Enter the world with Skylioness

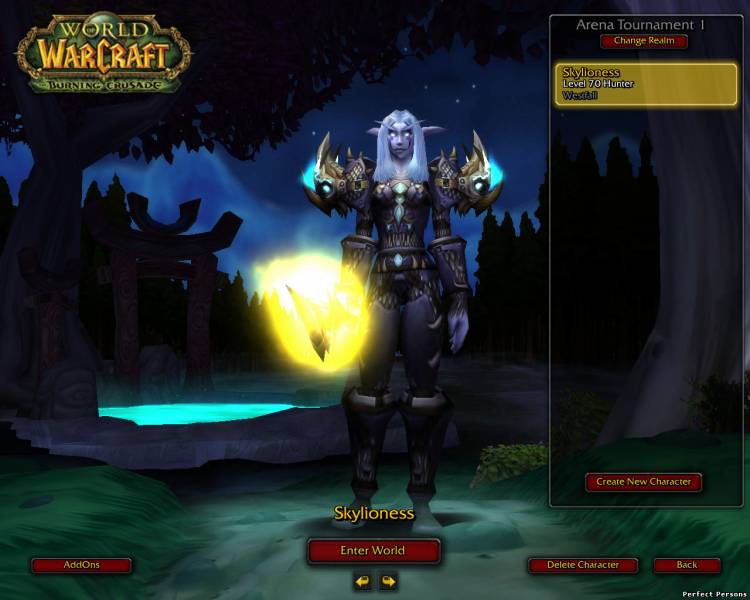tap(373, 551)
